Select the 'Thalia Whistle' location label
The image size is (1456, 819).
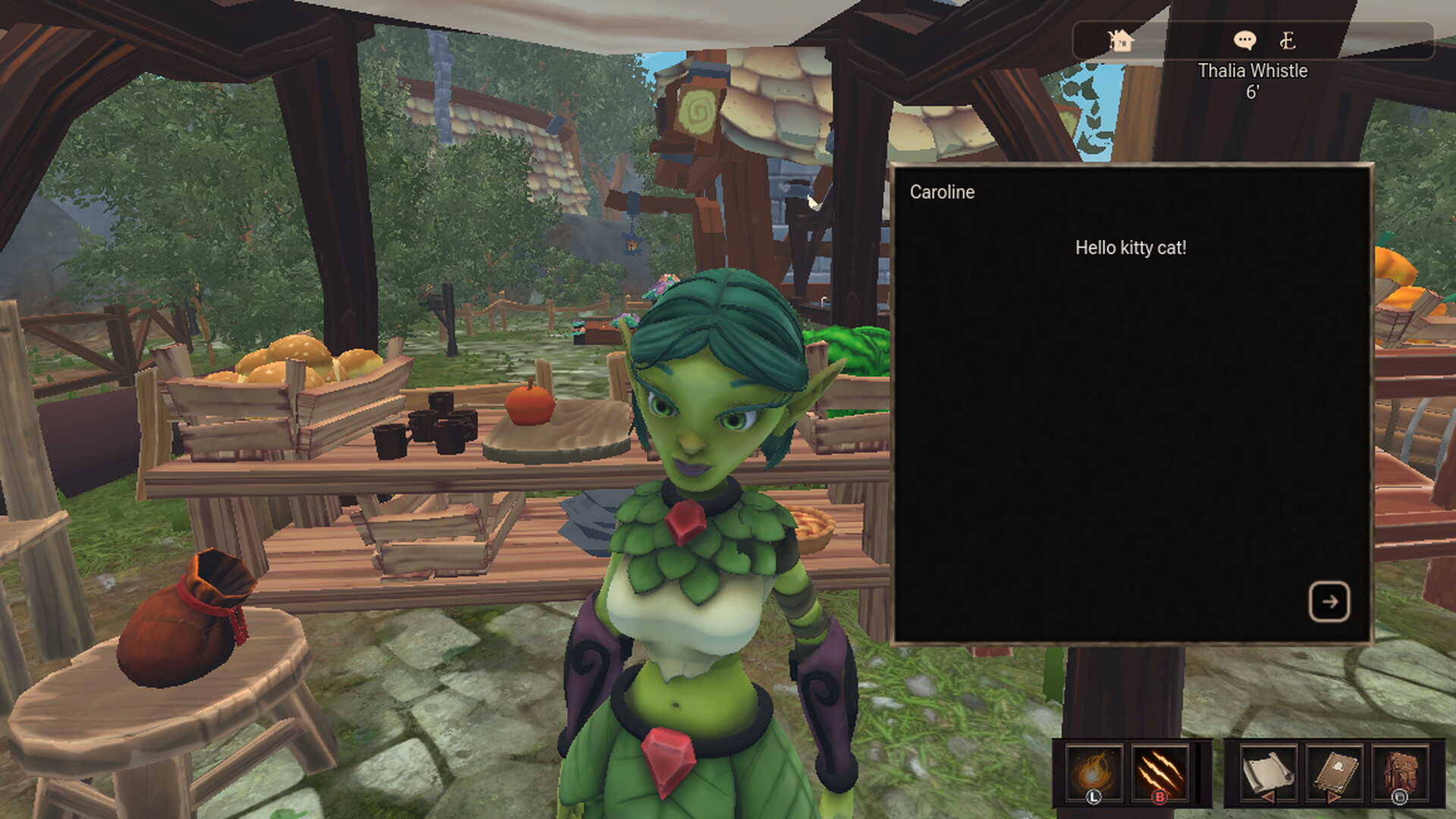1254,71
